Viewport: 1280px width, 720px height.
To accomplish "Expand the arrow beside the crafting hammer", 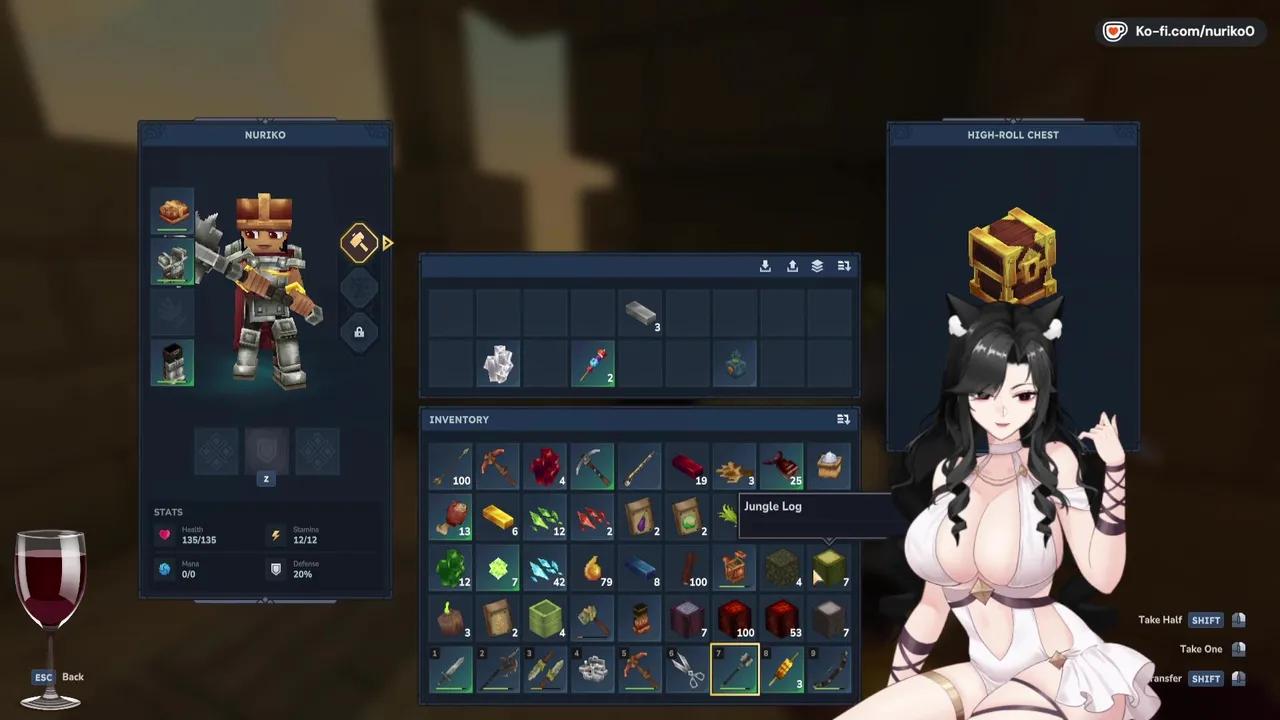I will [x=388, y=243].
